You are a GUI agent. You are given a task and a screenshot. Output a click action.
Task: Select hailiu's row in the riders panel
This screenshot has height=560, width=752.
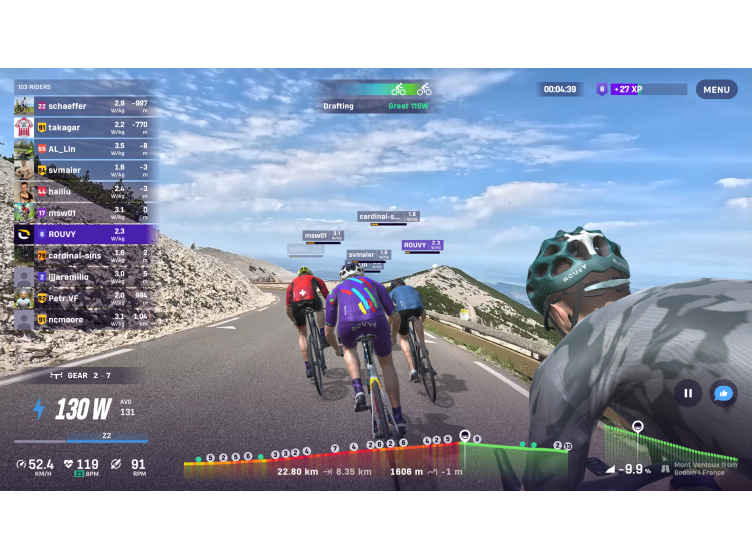[x=85, y=191]
